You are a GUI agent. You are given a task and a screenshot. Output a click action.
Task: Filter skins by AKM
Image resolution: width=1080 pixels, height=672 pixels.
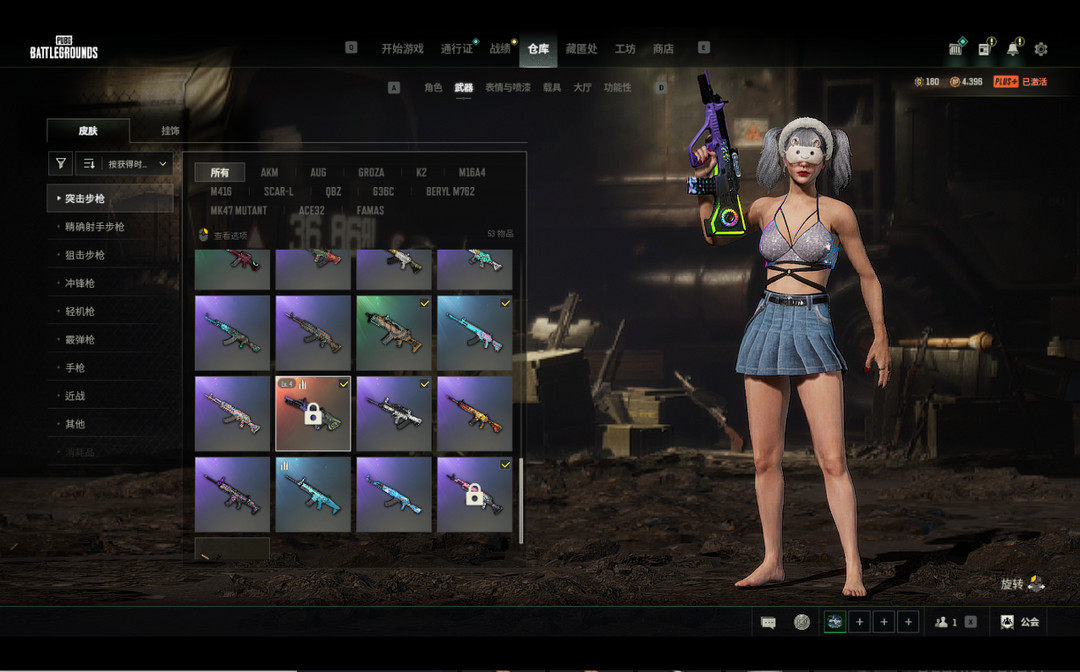[x=270, y=173]
